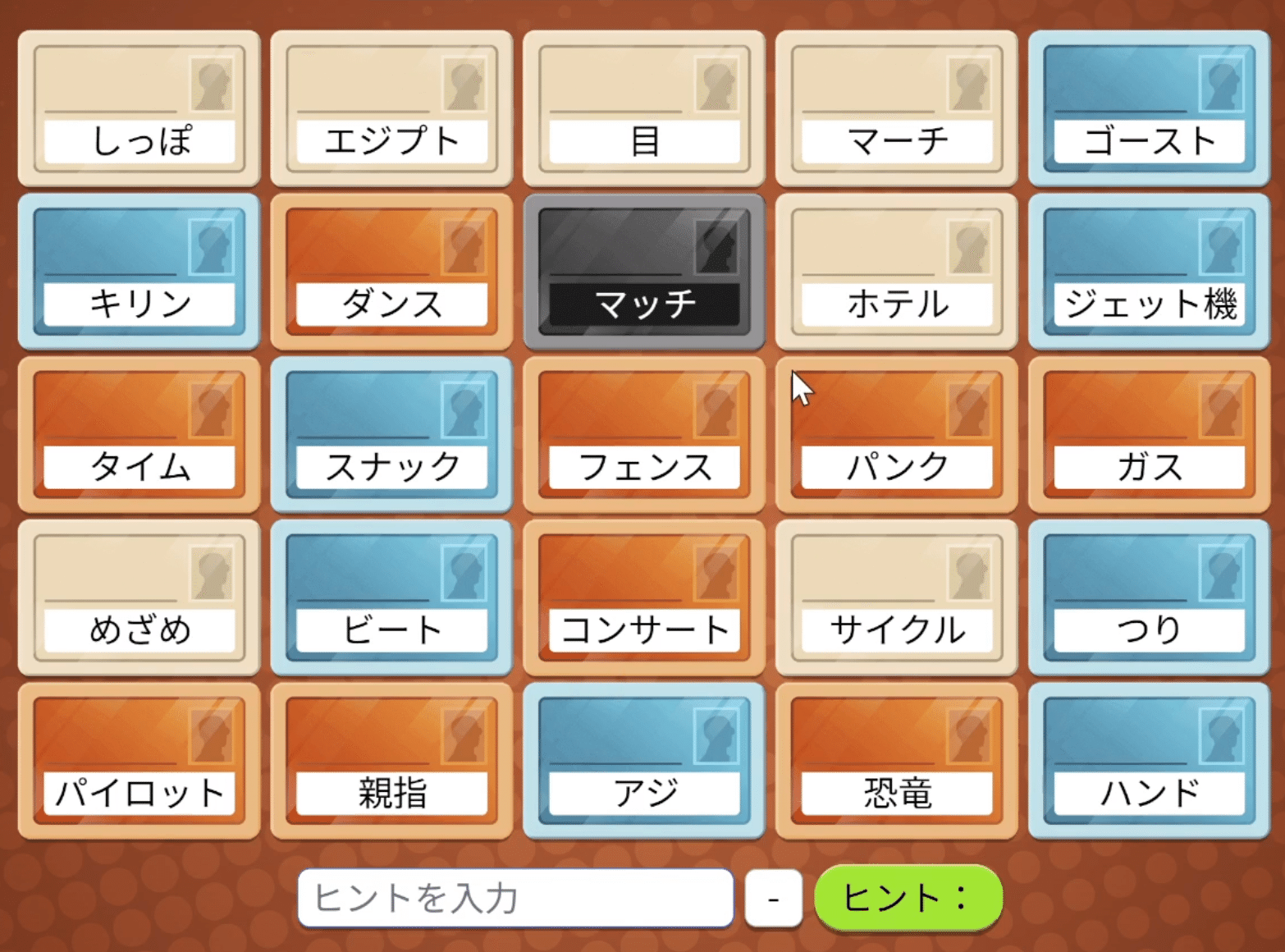Click the portrait icon on the サイクル card
The width and height of the screenshot is (1285, 952).
967,574
